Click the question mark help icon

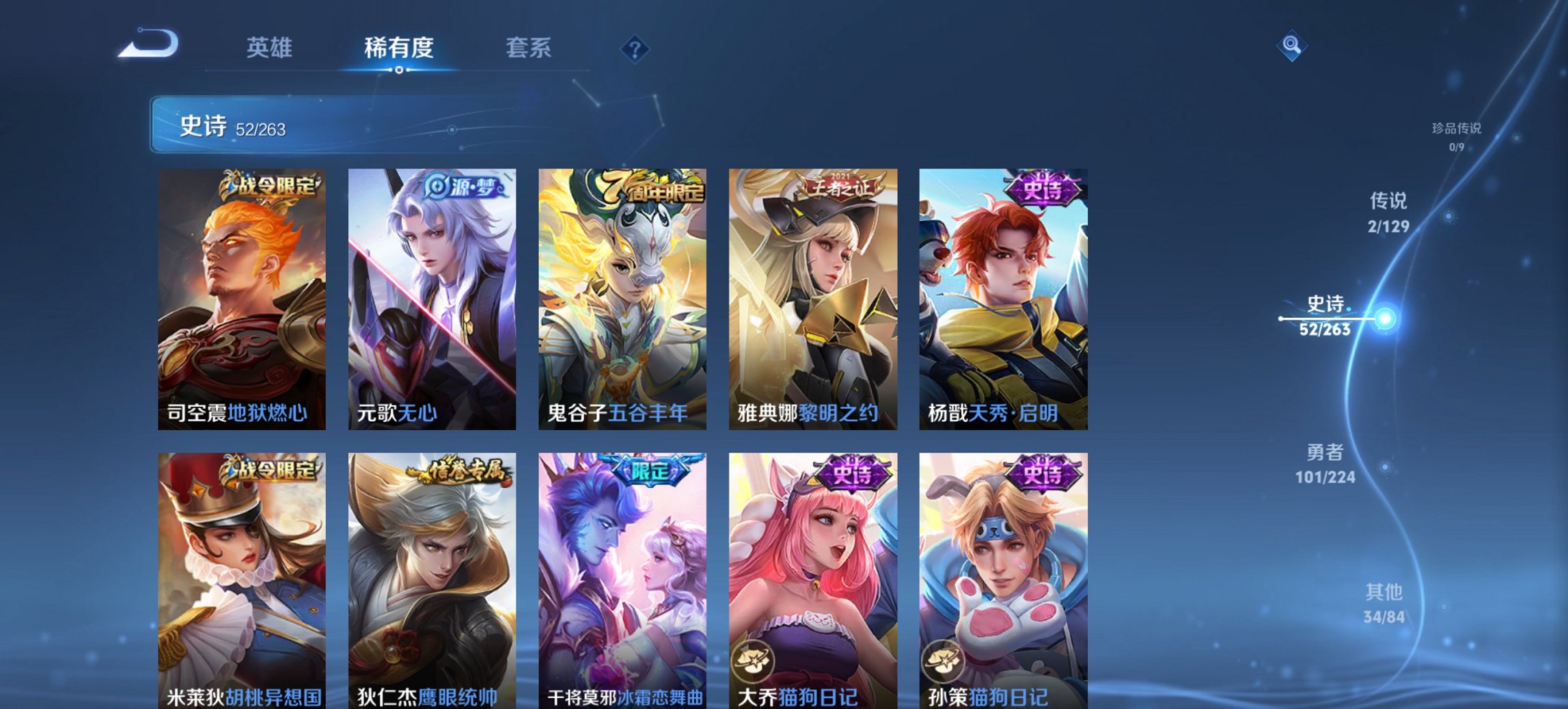tap(635, 49)
